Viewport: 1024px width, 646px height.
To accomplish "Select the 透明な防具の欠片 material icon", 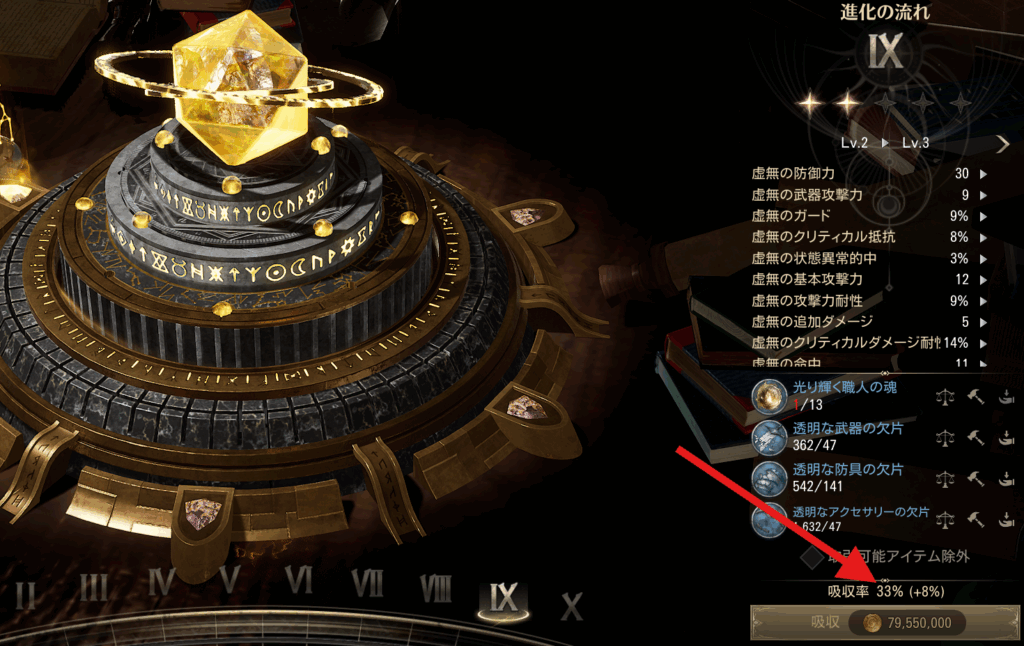I will [769, 478].
